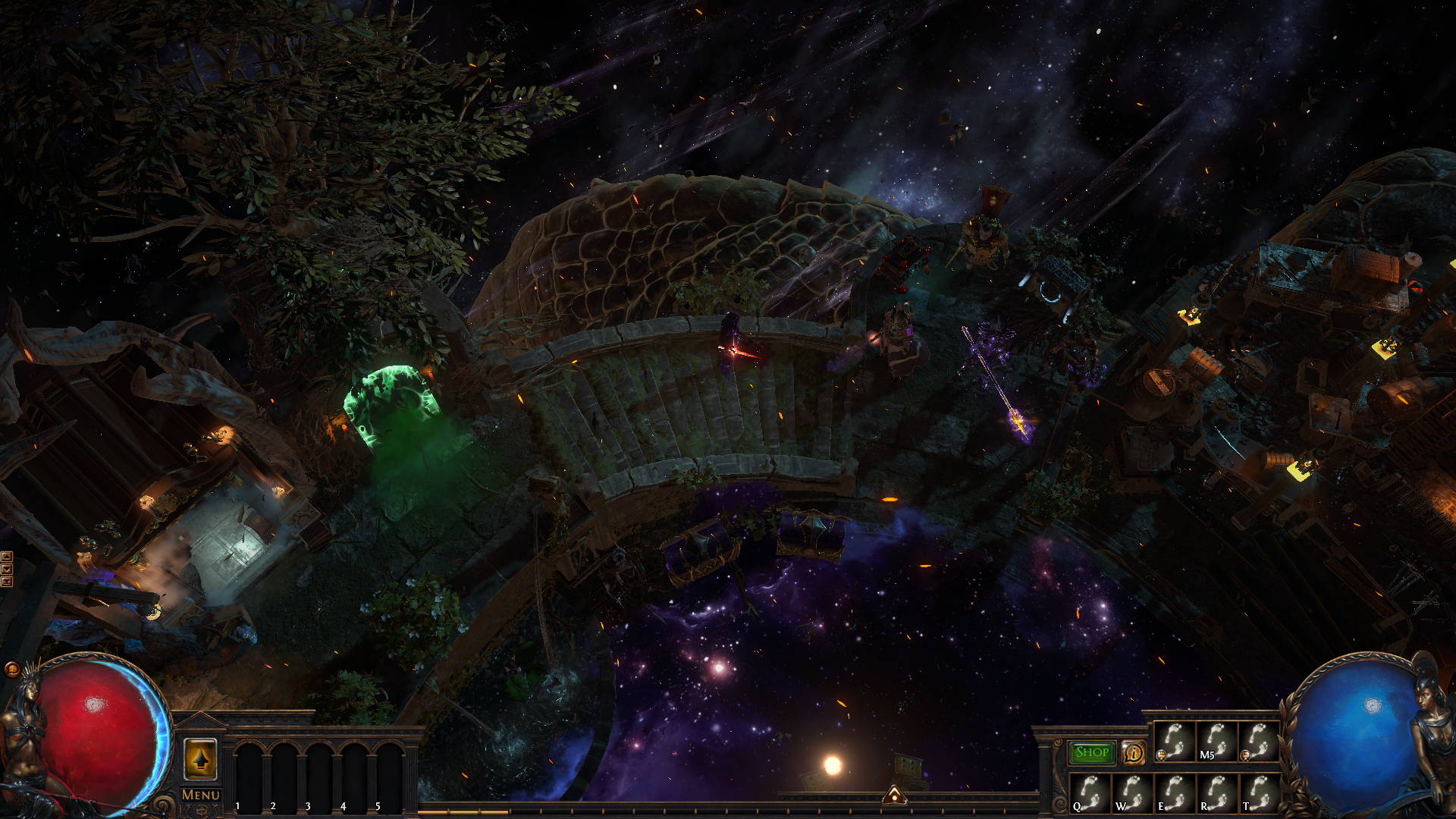The height and width of the screenshot is (819, 1456).
Task: Open the green Shop button
Action: click(x=1091, y=752)
